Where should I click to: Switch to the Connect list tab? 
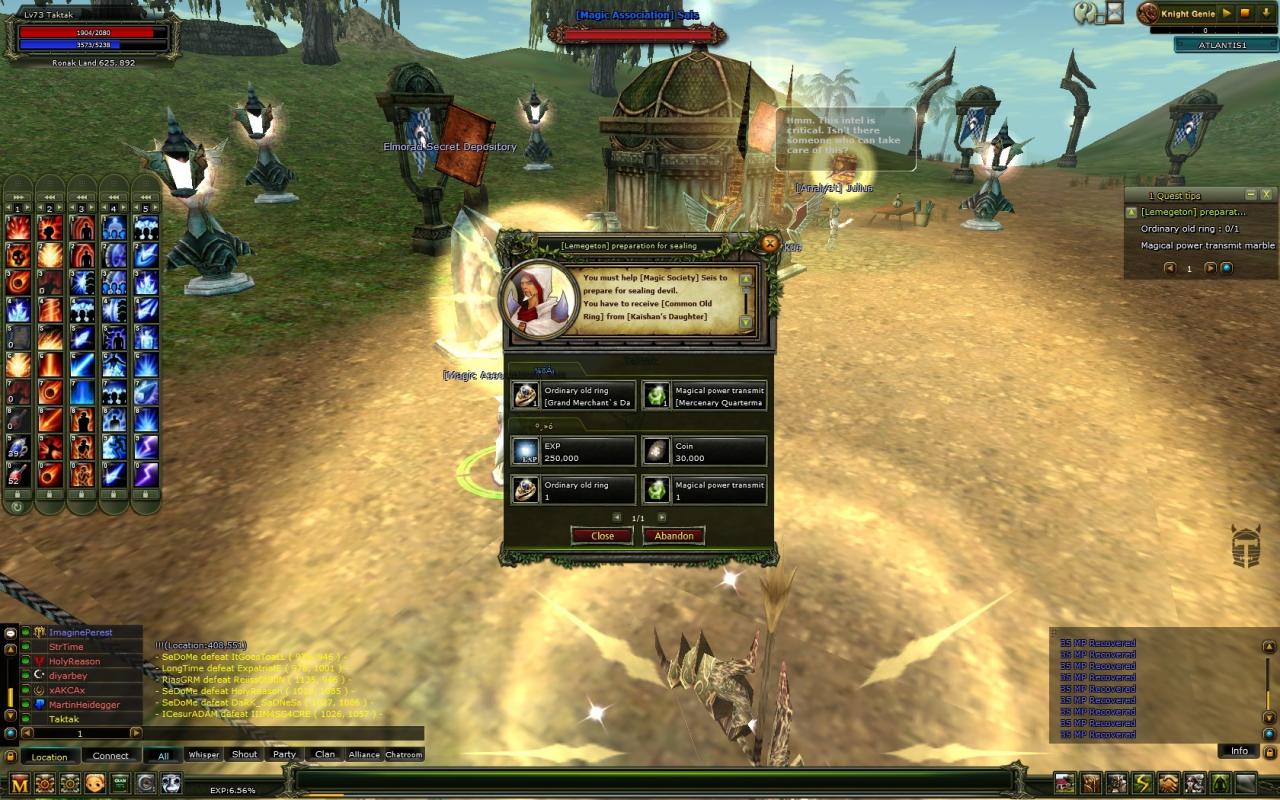tap(111, 756)
